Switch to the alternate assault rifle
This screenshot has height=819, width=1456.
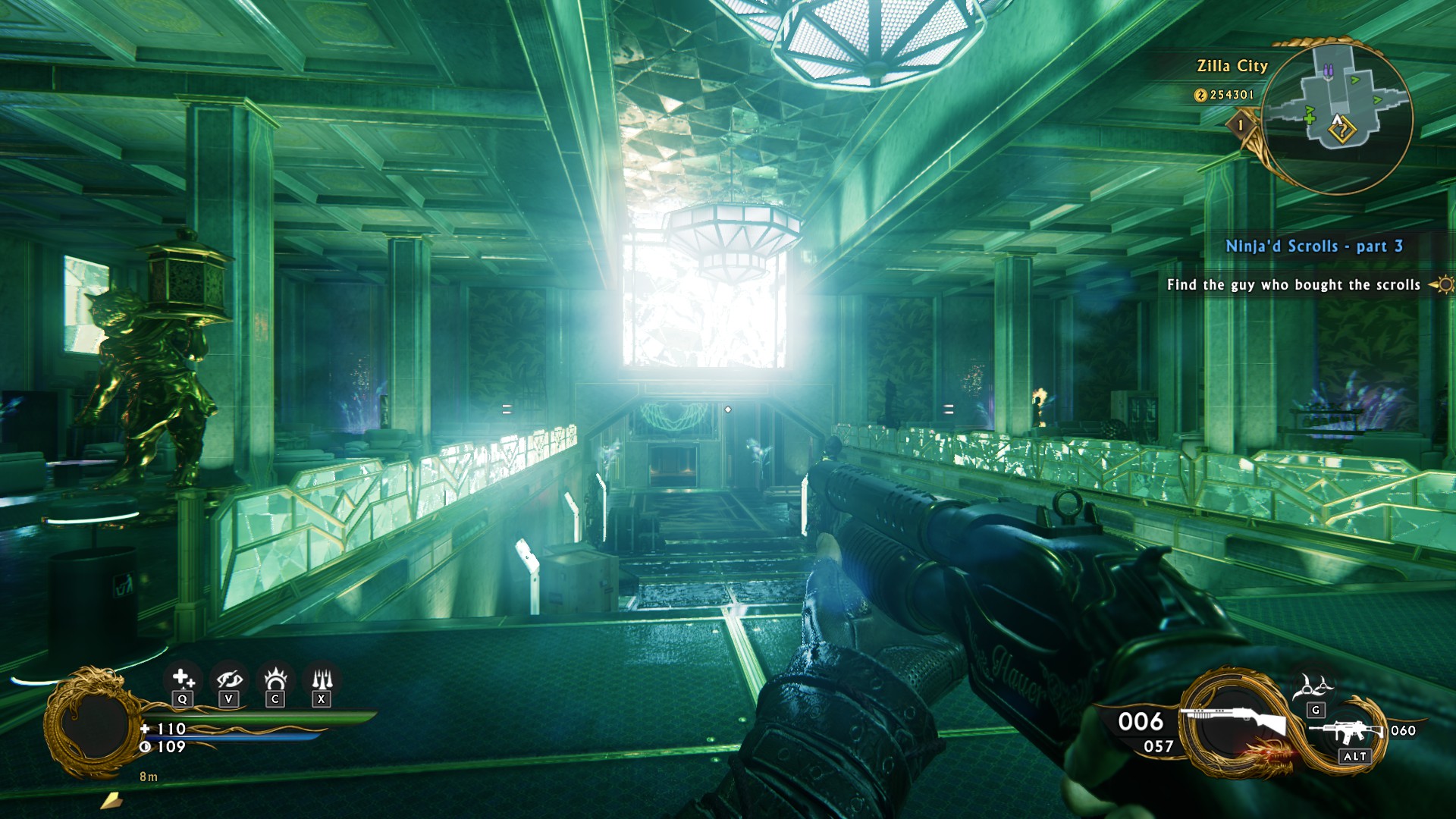pos(1348,732)
